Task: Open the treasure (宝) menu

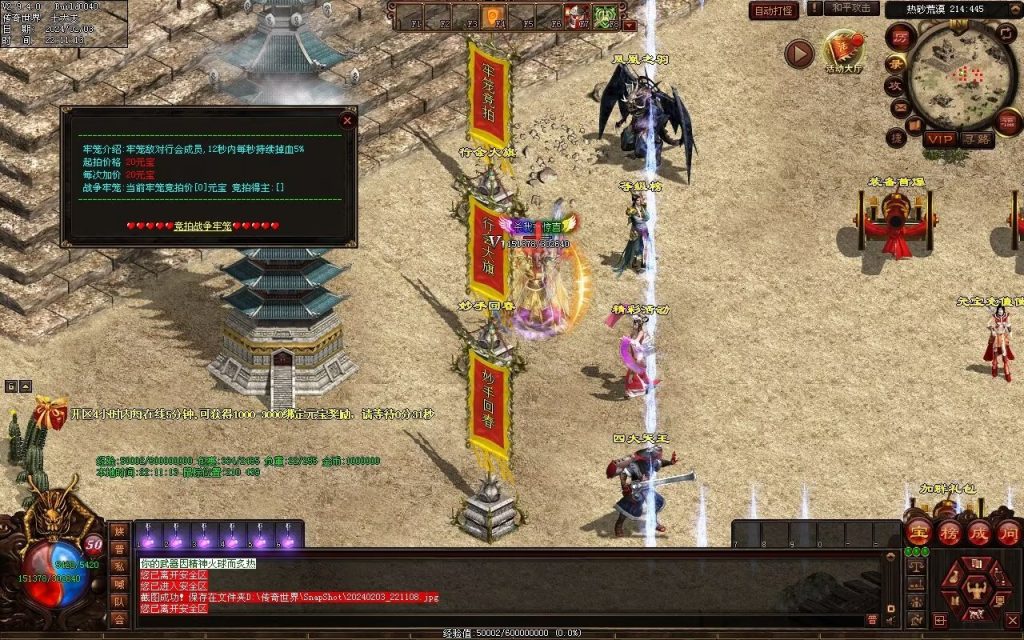Action: (x=917, y=531)
